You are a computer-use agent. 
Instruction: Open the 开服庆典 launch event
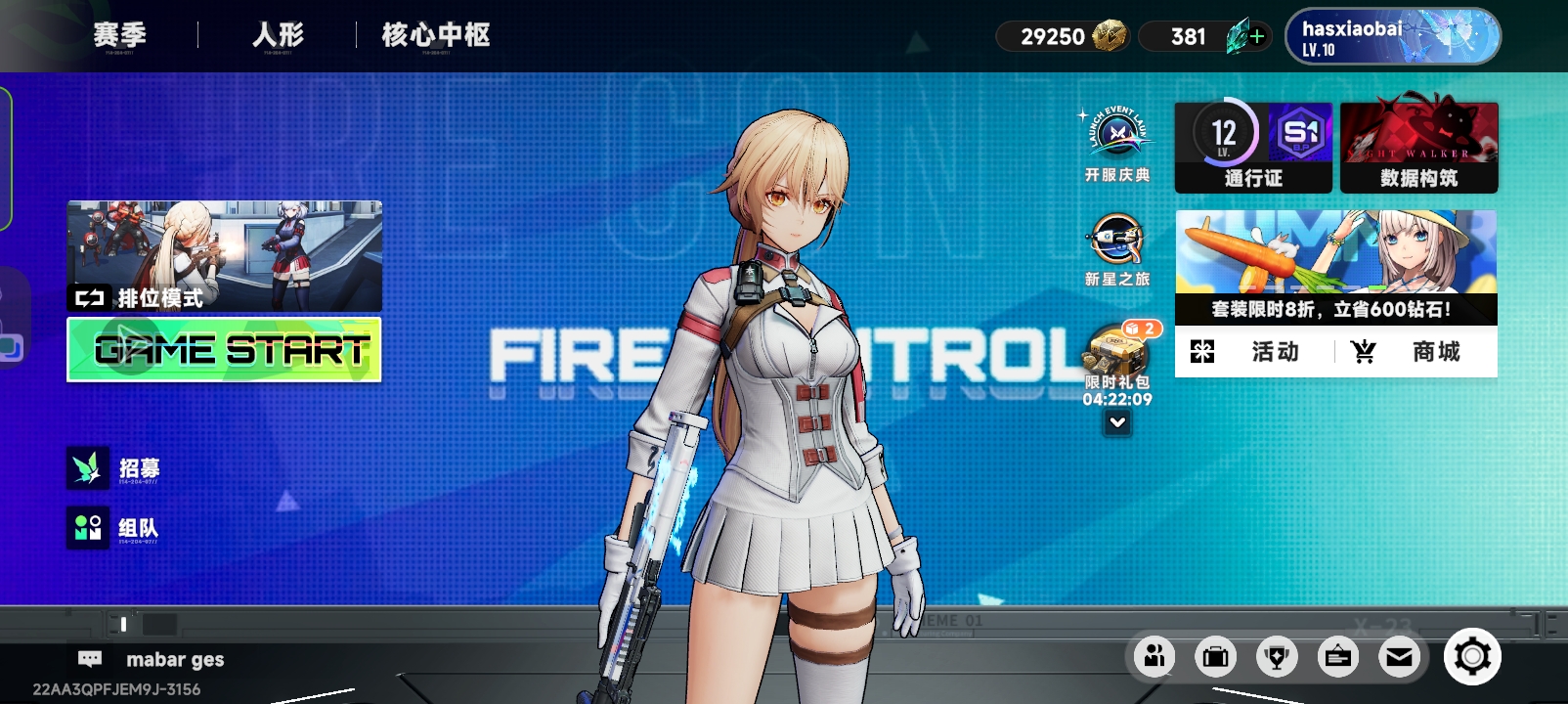click(x=1117, y=144)
